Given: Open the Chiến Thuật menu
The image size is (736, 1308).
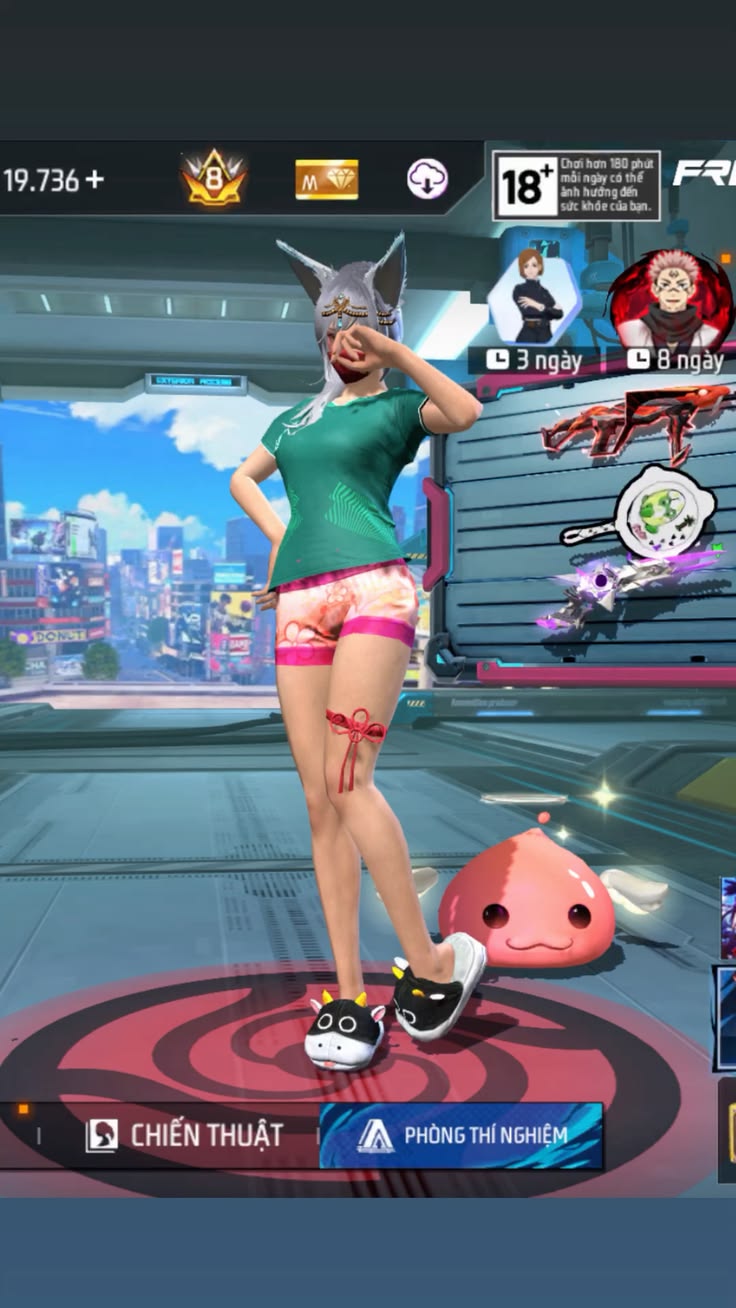Looking at the screenshot, I should tap(186, 1135).
